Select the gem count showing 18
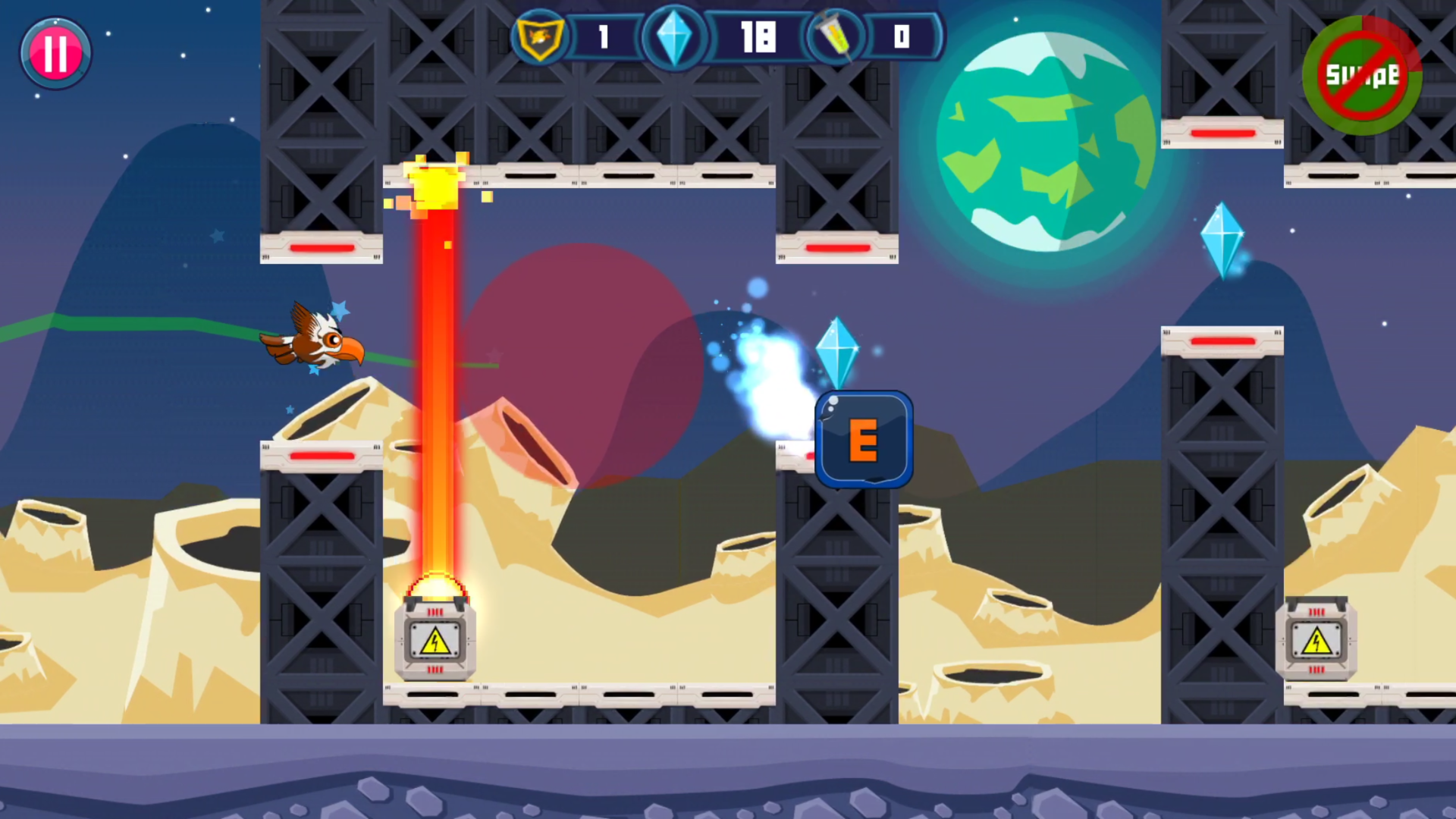1456x819 pixels. [758, 36]
